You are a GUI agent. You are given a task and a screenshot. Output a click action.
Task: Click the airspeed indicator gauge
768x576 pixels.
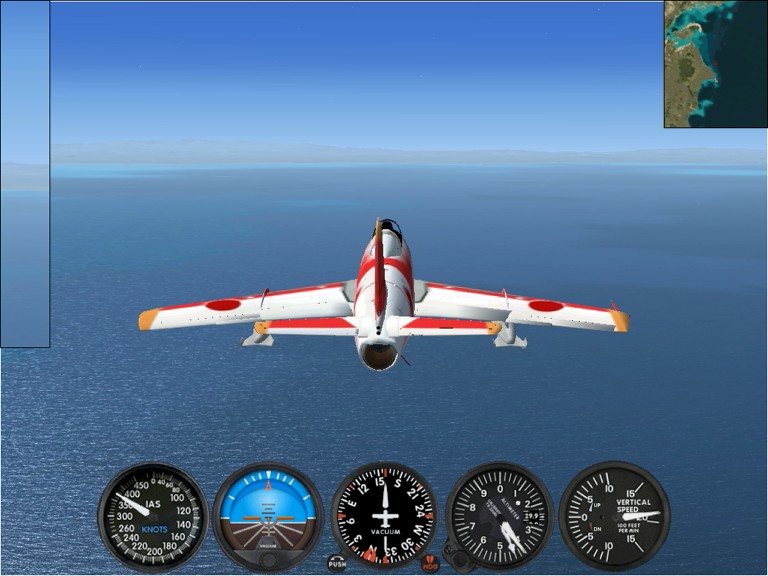[152, 516]
